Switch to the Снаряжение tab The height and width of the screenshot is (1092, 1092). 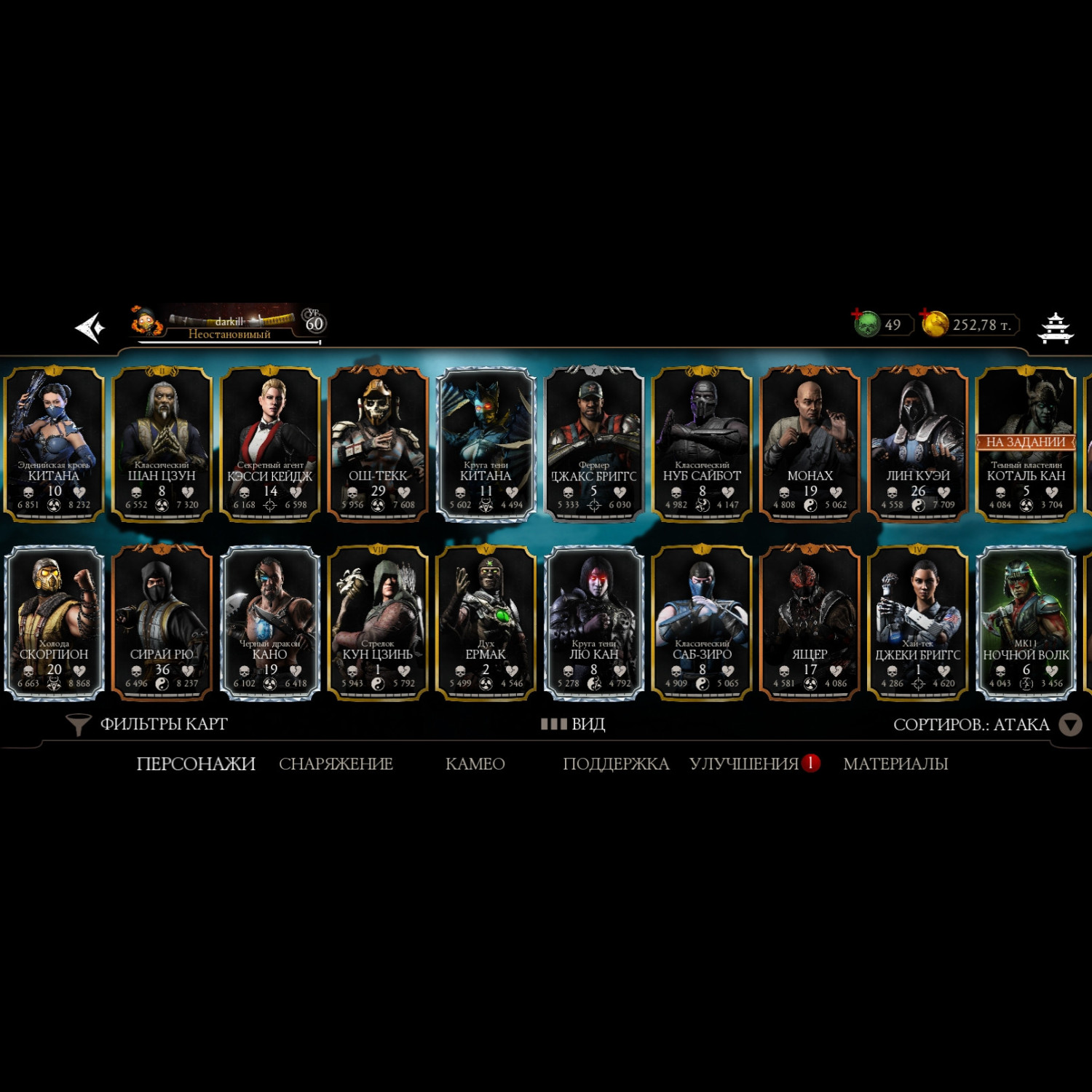336,764
